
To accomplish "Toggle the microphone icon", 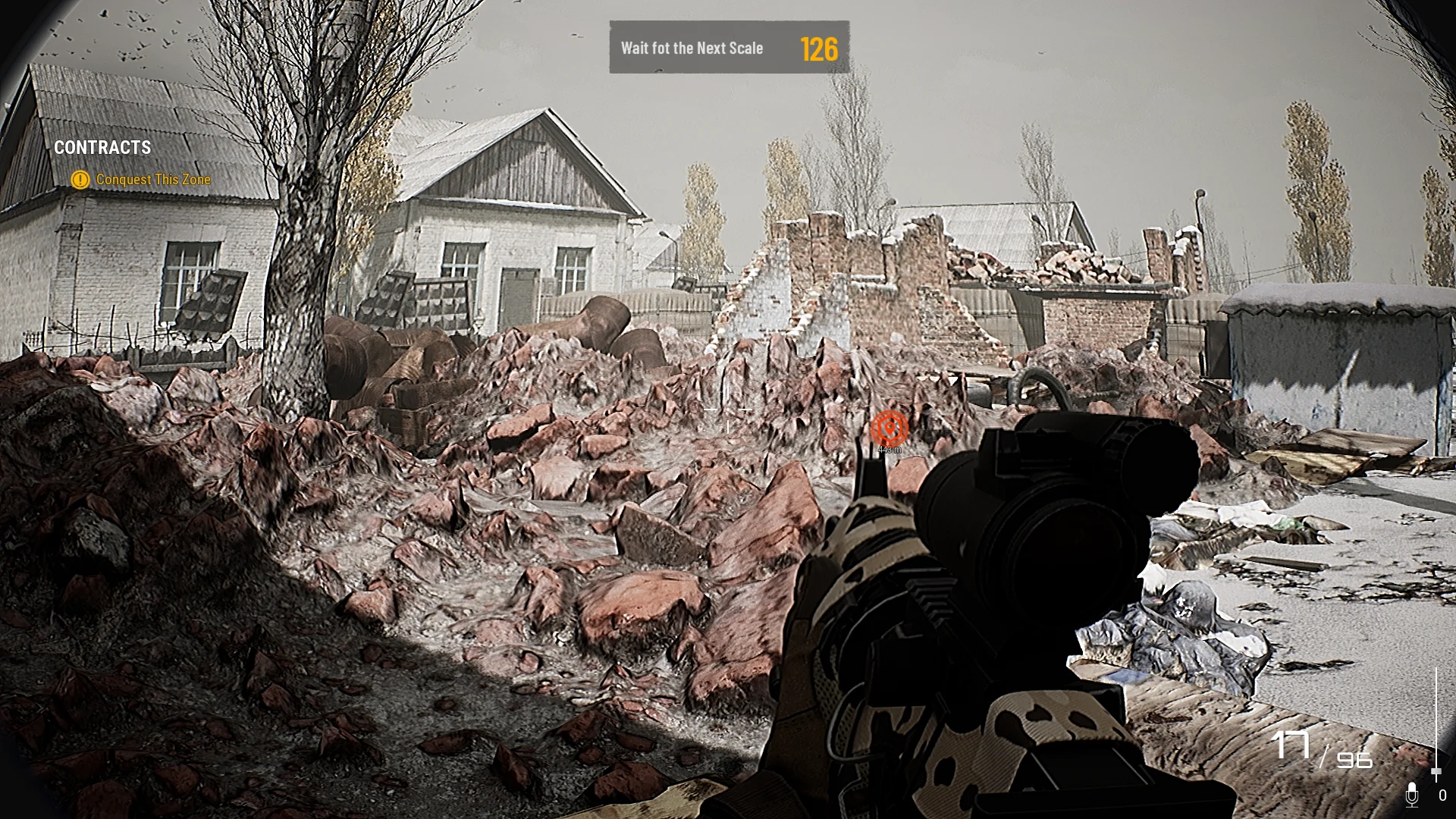I will pyautogui.click(x=1411, y=794).
